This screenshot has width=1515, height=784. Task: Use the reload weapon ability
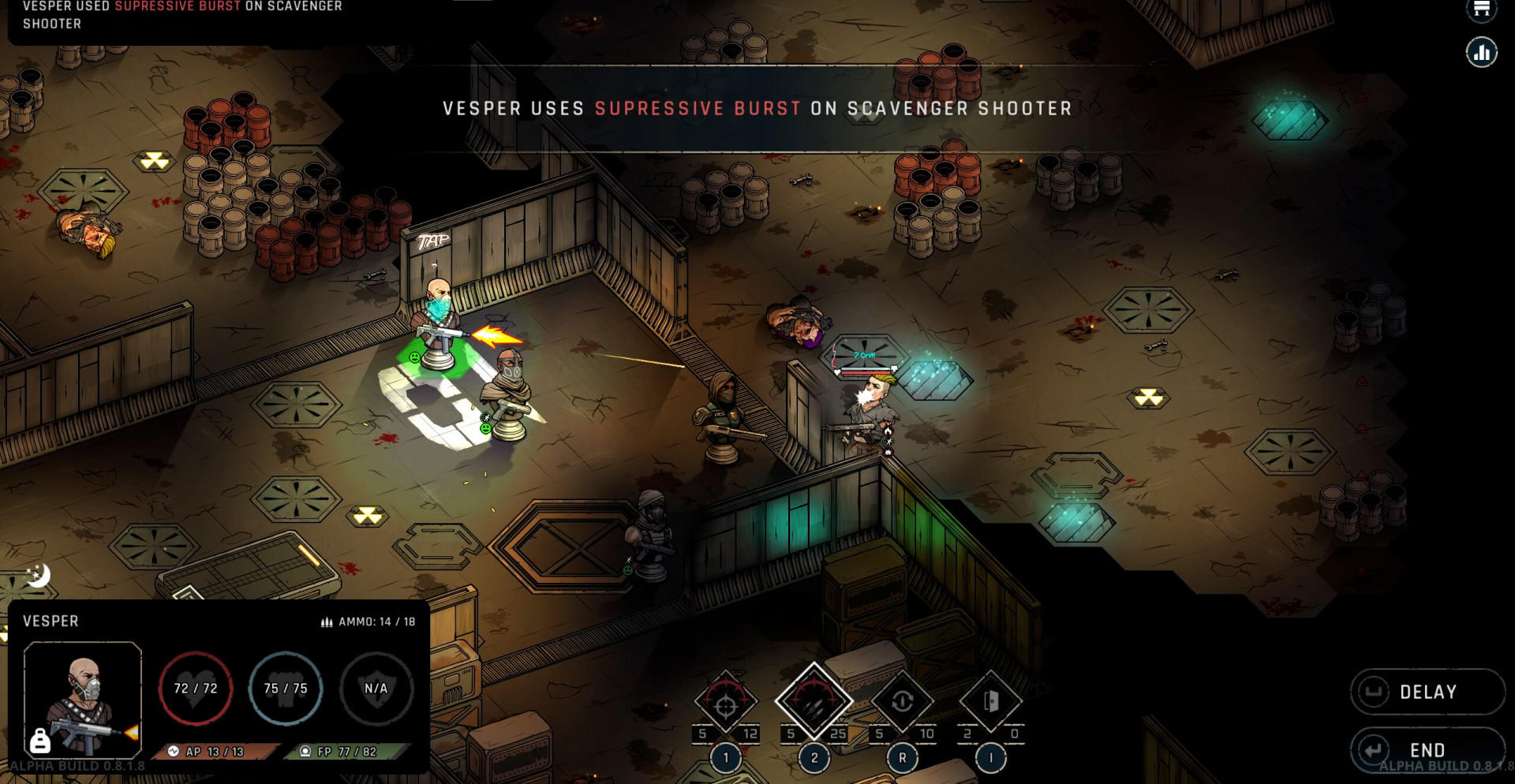(902, 701)
